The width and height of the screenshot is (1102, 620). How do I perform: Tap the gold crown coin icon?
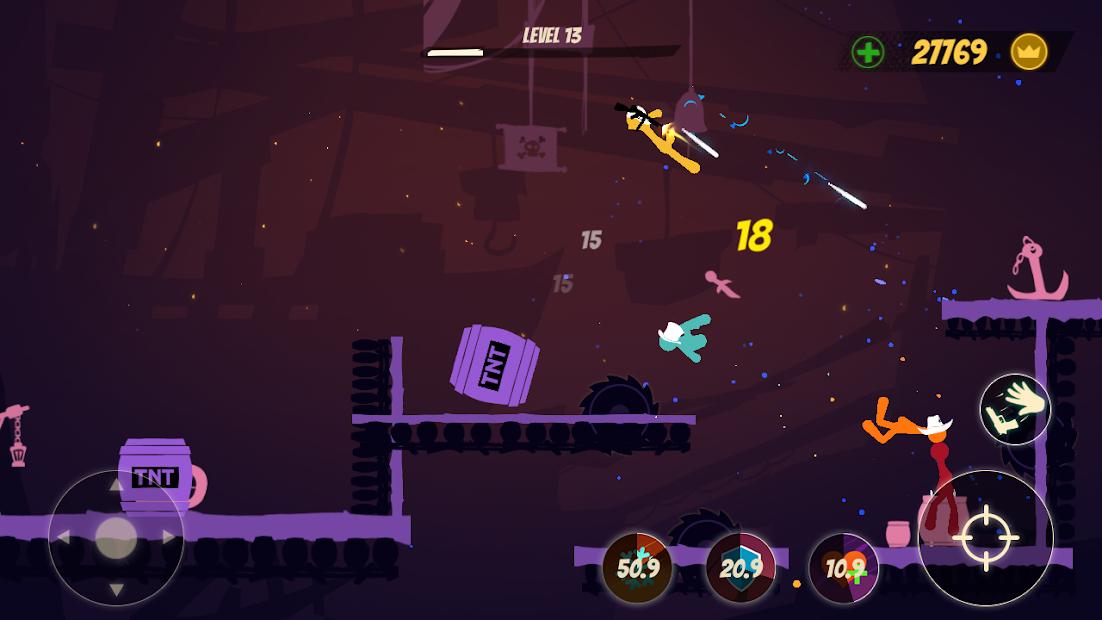coord(1028,52)
